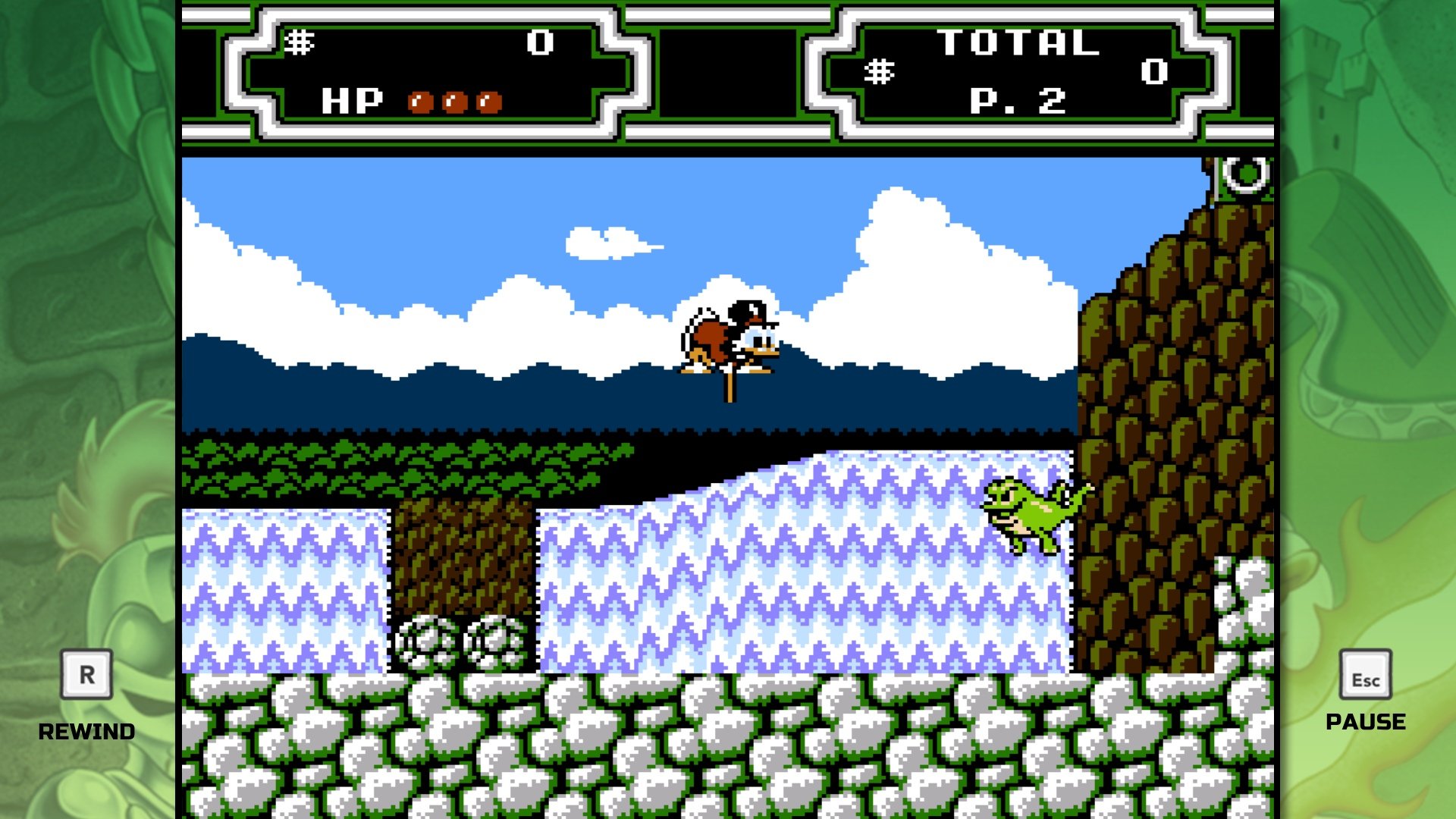Toggle the second HP heart indicator
This screenshot has width=1456, height=819.
pyautogui.click(x=455, y=101)
